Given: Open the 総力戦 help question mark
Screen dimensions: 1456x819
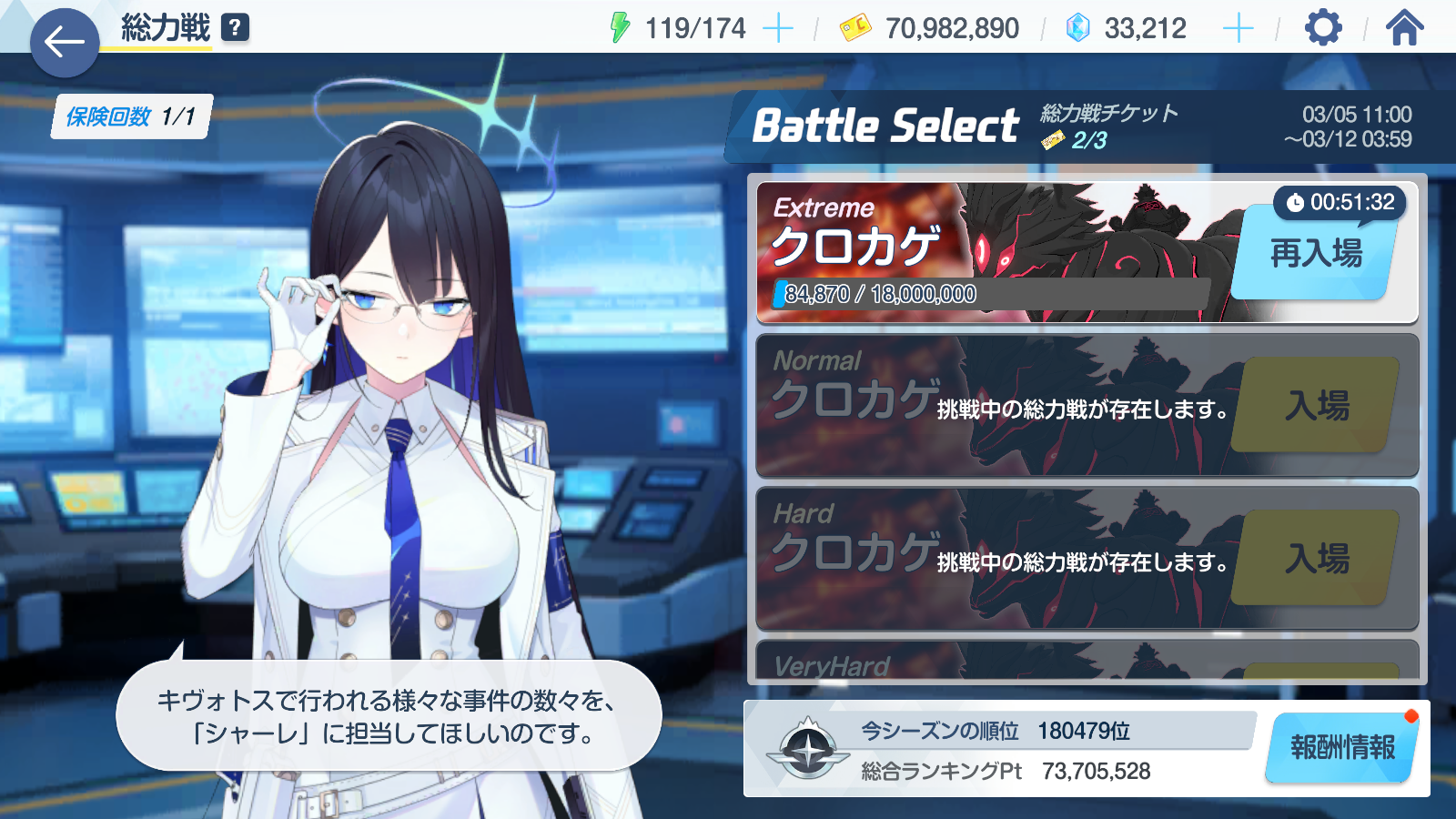Looking at the screenshot, I should coord(235,28).
